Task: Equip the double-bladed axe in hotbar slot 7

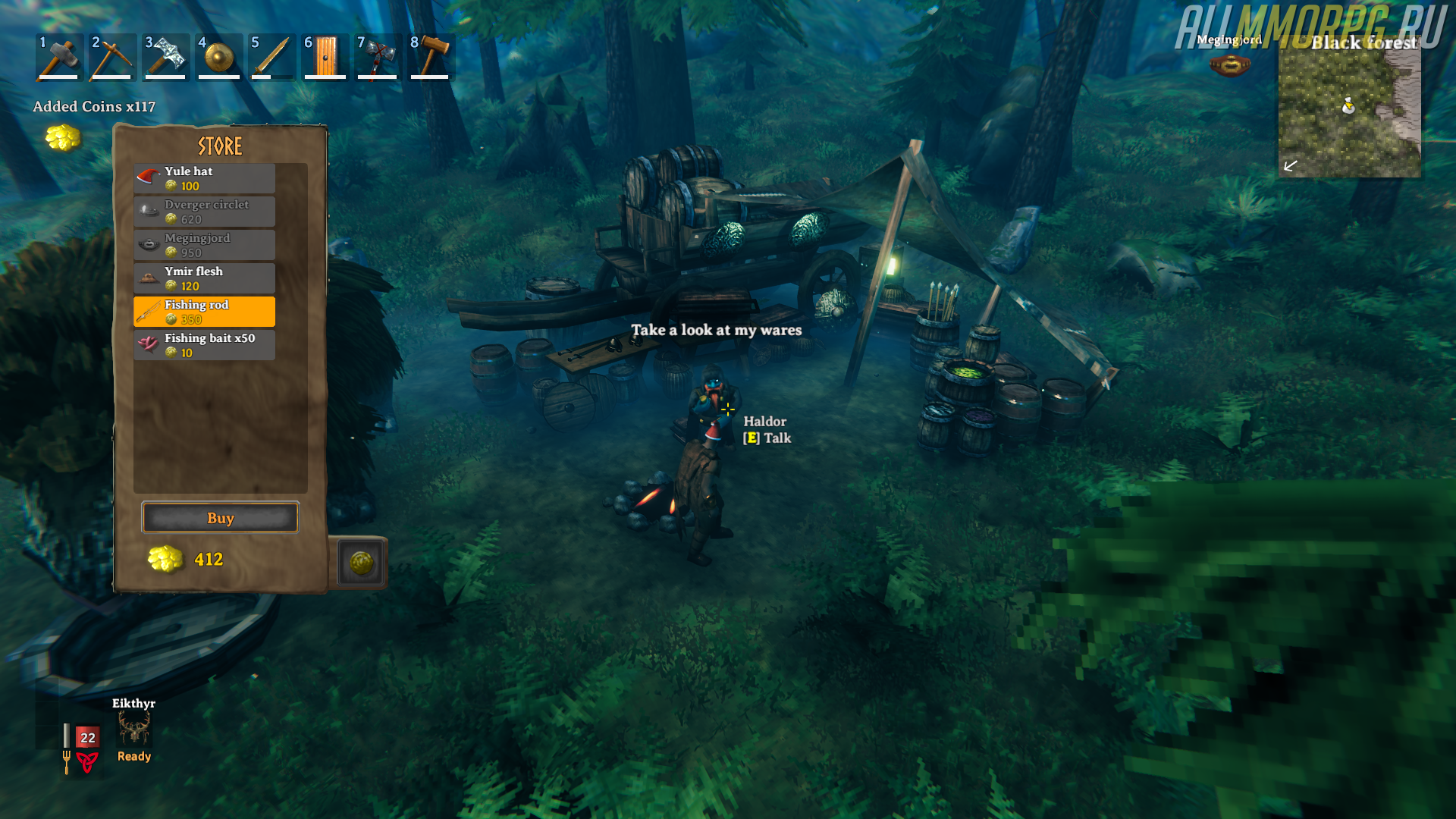Action: (x=378, y=57)
